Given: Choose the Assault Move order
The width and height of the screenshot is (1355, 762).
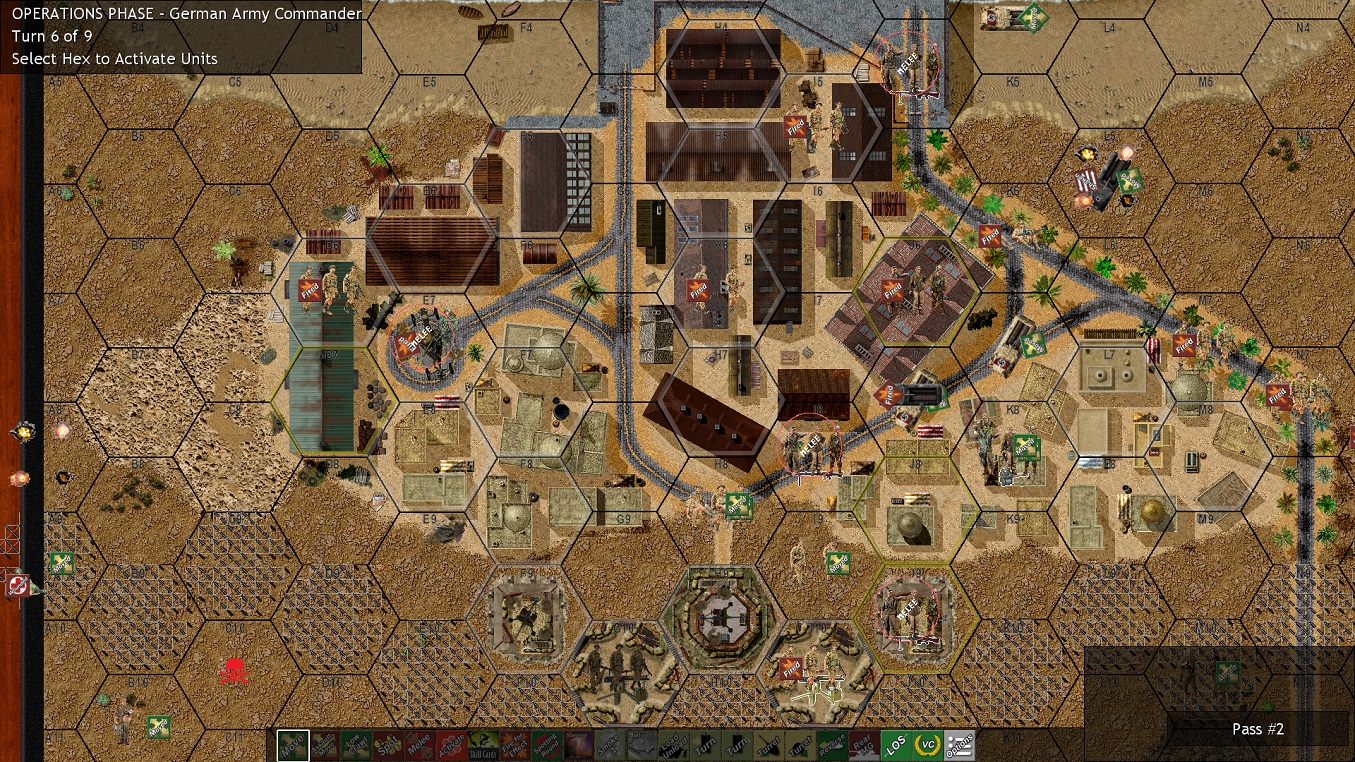Looking at the screenshot, I should [x=324, y=745].
